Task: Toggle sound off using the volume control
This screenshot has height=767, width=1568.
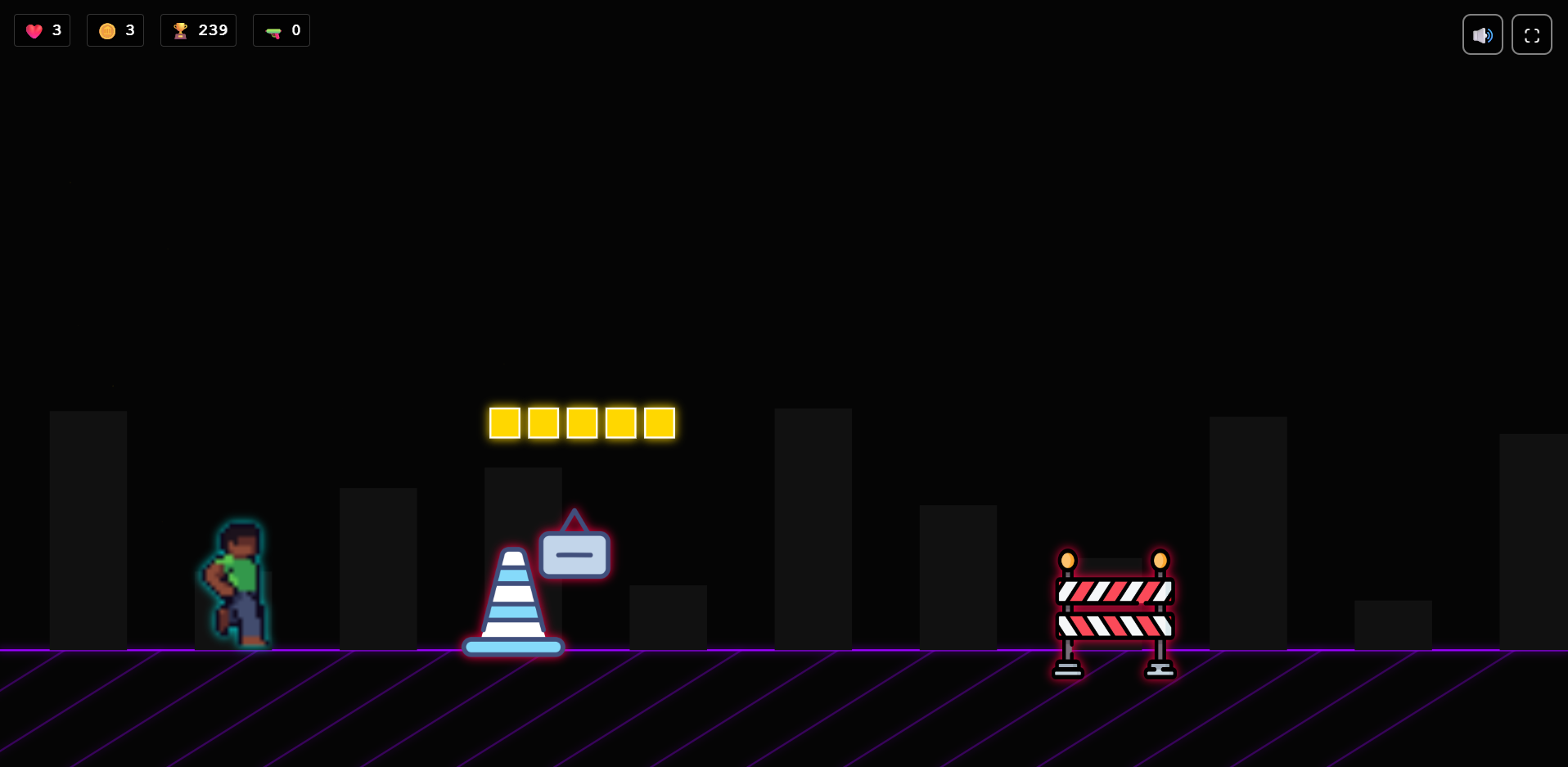Action: pos(1482,34)
